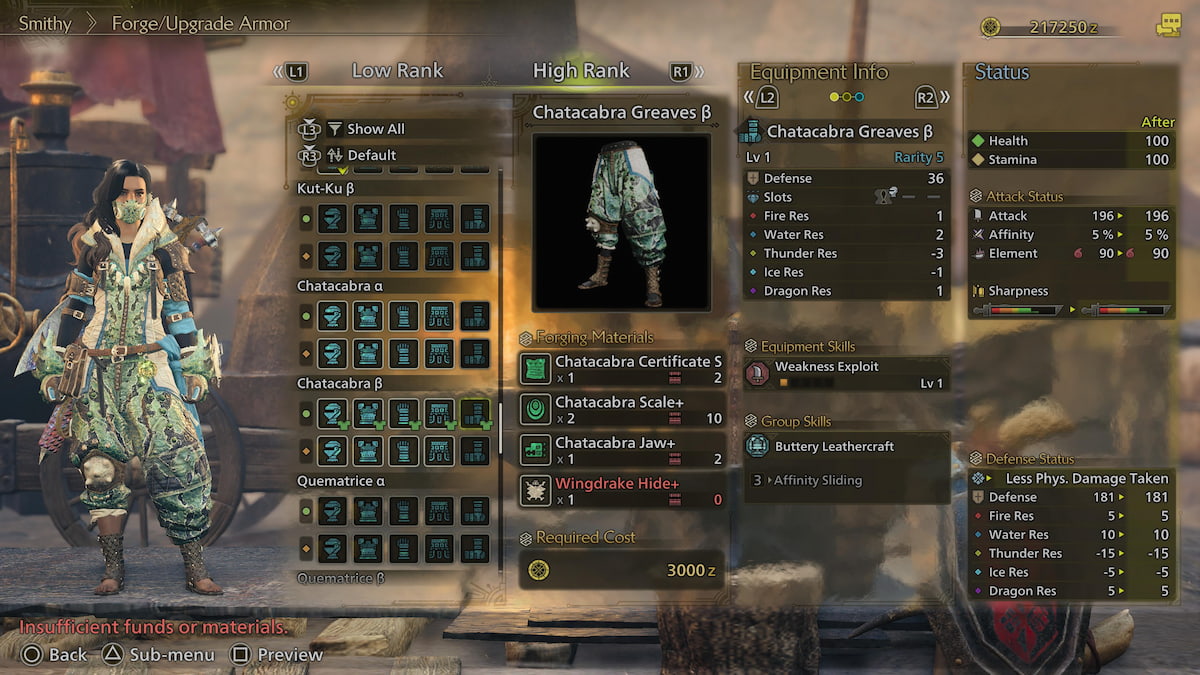Select the Affinity Sliding skill entry

point(817,480)
